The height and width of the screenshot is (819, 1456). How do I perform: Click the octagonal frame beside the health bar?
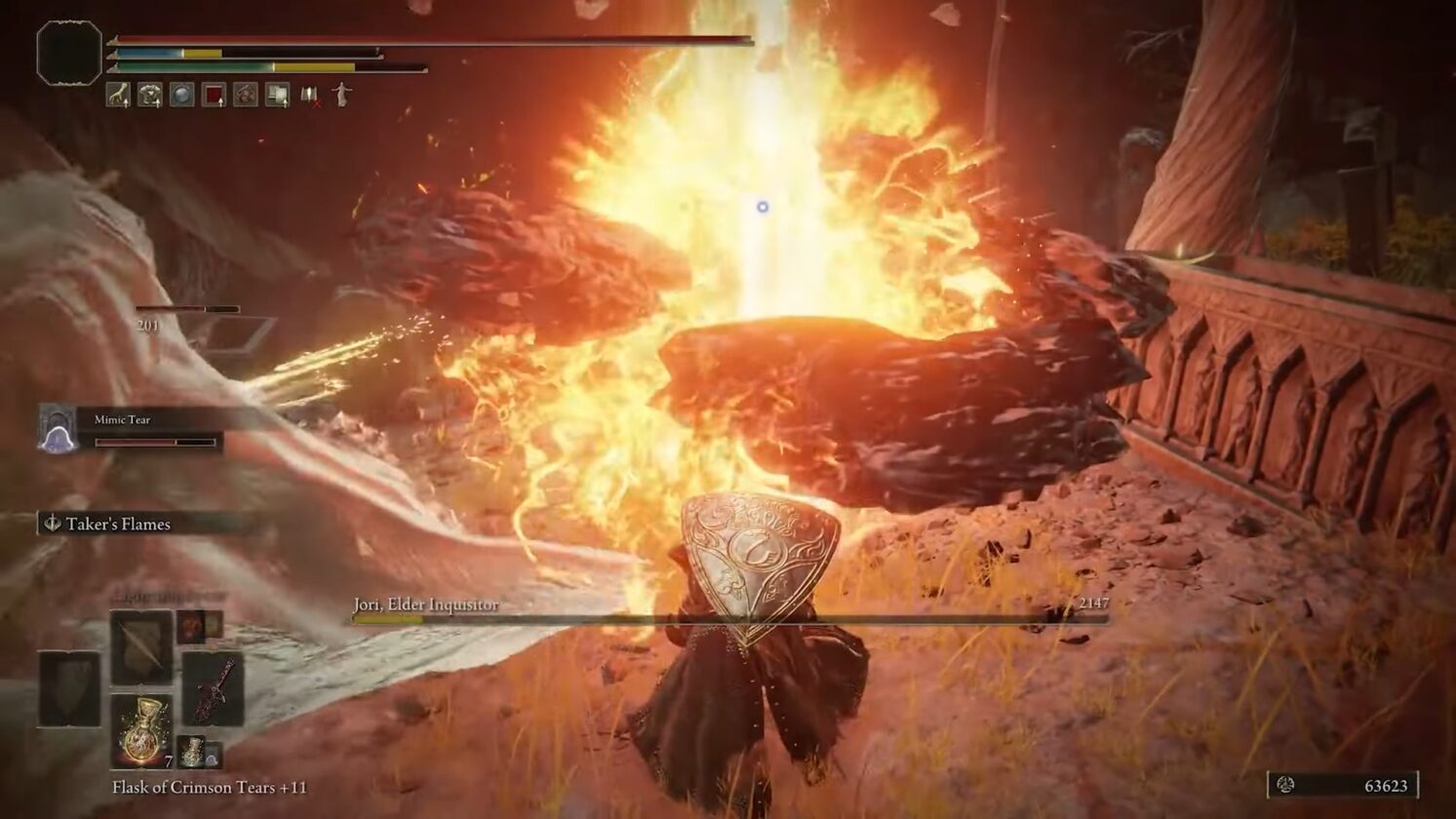coord(69,53)
